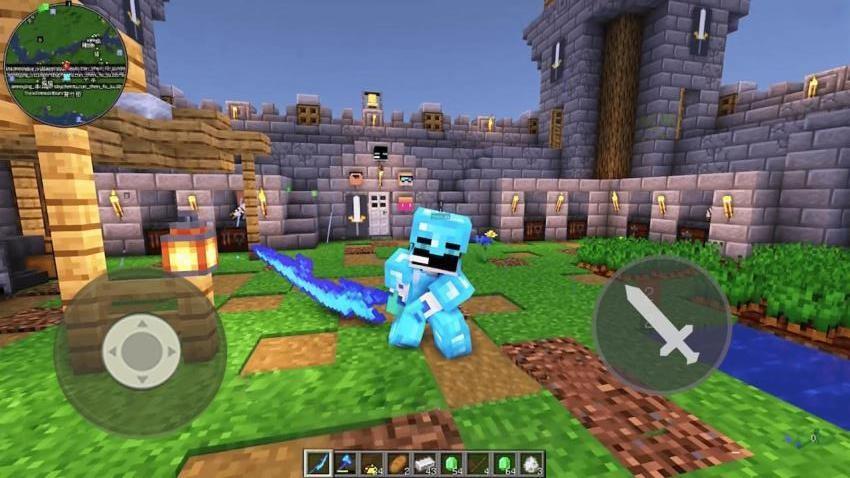This screenshot has width=850, height=478.
Task: Open the circular minimap
Action: (66, 63)
